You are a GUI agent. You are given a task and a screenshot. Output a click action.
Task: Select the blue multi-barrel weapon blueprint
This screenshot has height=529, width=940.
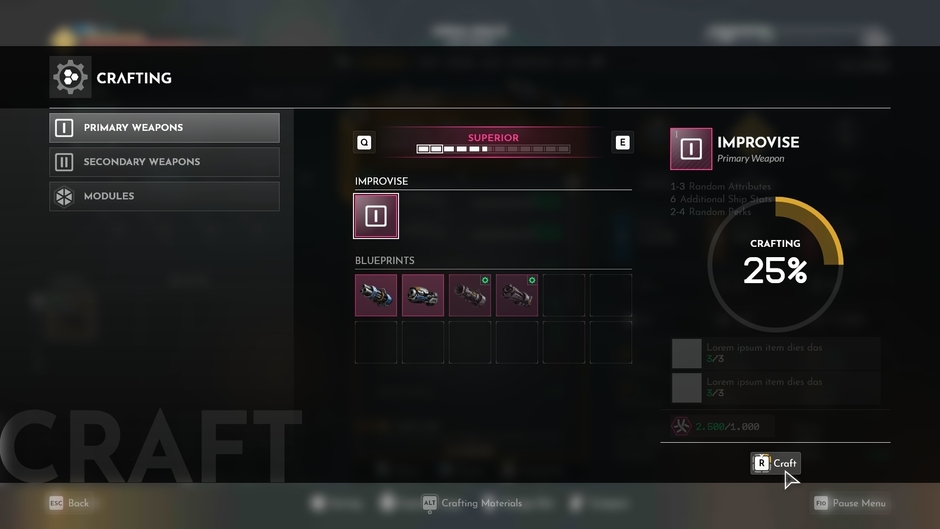[x=376, y=296]
